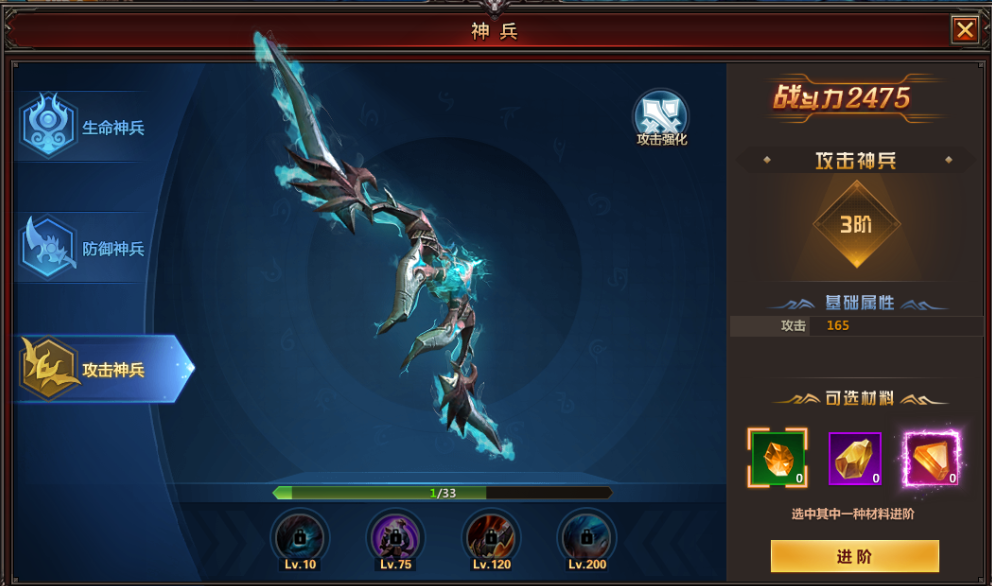Click the 进阶 upgrade button
Image resolution: width=992 pixels, height=586 pixels.
pos(854,556)
